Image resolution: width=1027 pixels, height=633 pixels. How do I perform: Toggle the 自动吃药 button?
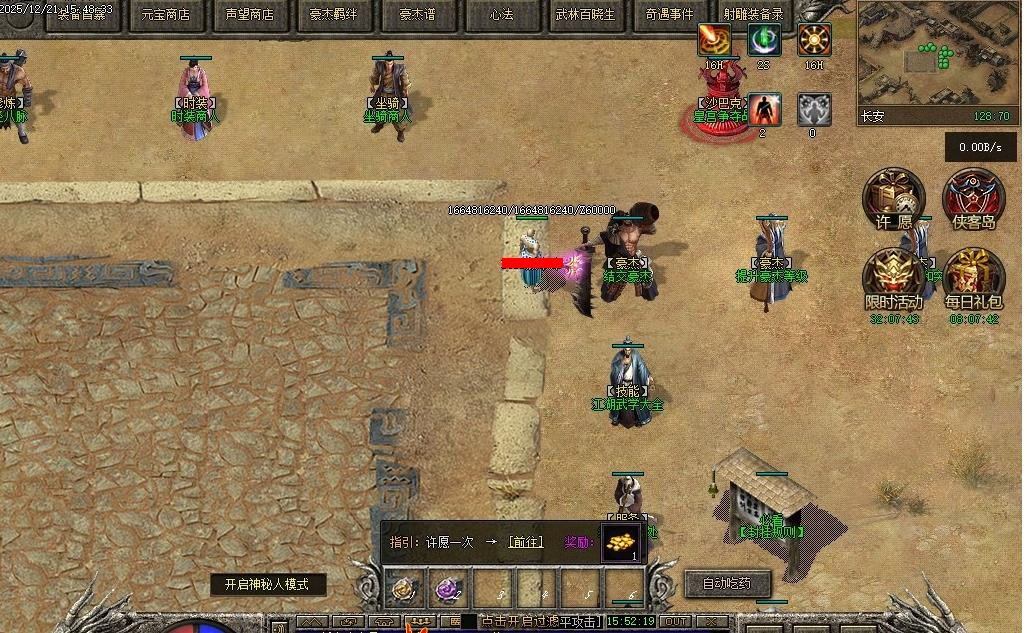[x=728, y=583]
